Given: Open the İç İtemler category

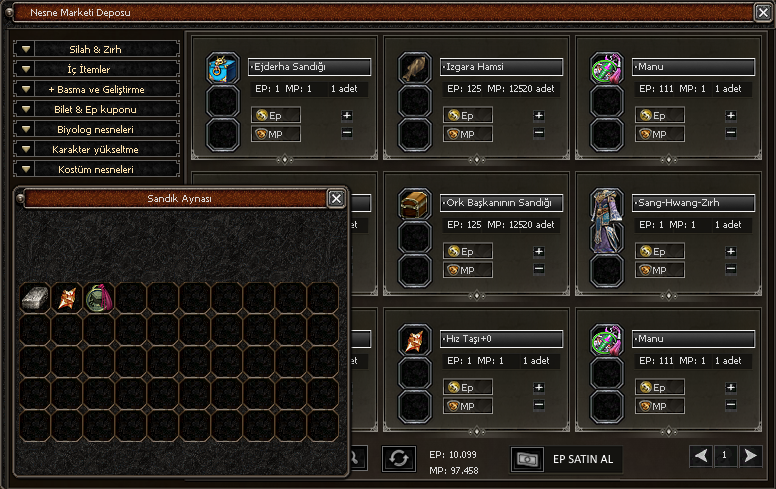Looking at the screenshot, I should coord(96,69).
